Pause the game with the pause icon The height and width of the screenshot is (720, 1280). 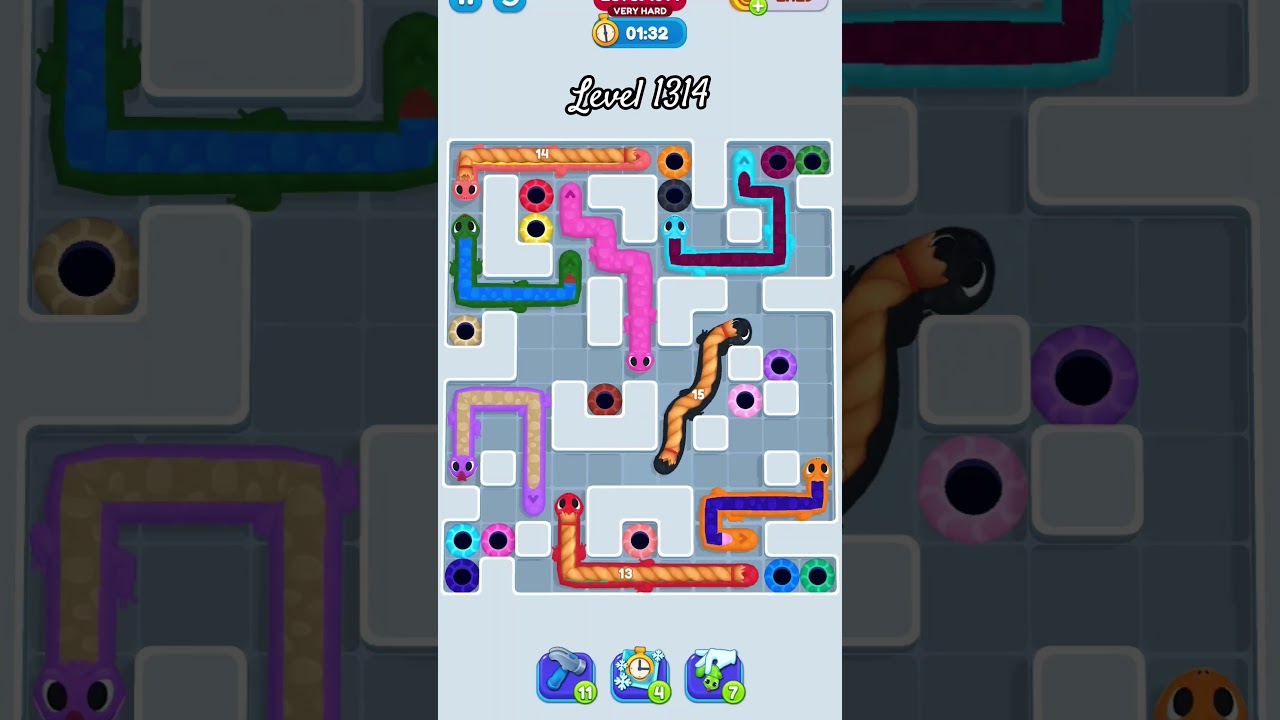click(464, 5)
